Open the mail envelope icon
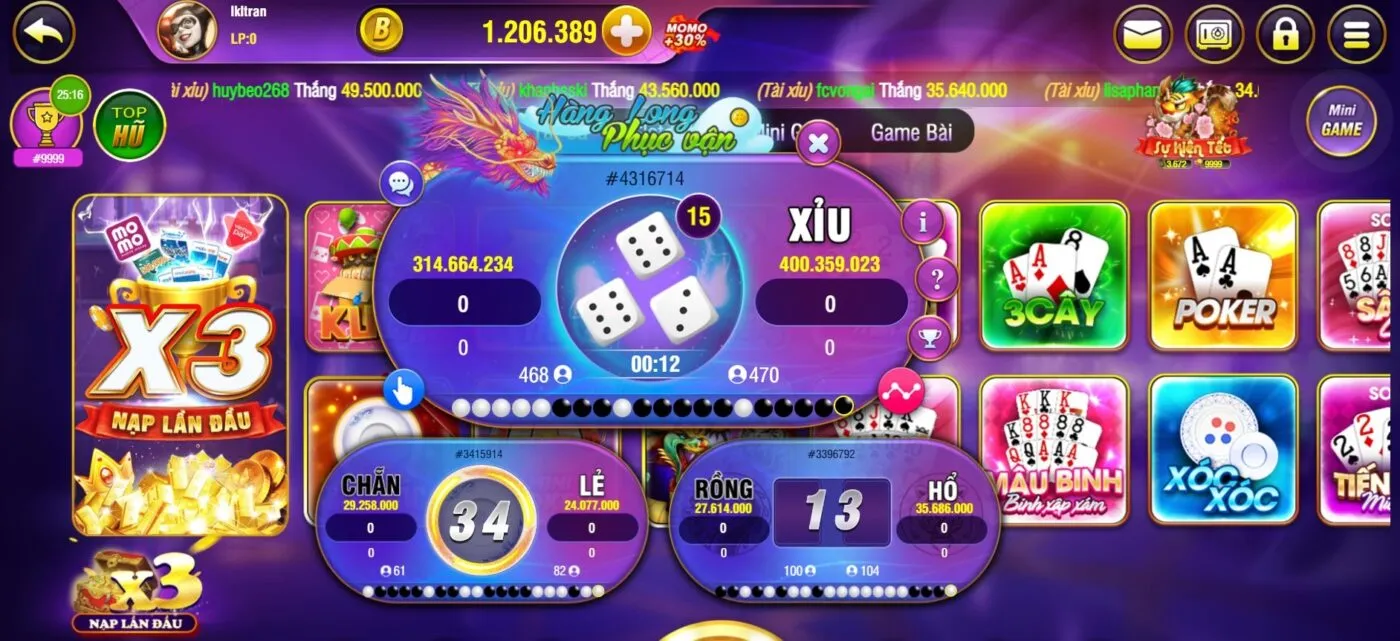Viewport: 1400px width, 641px height. (x=1142, y=34)
